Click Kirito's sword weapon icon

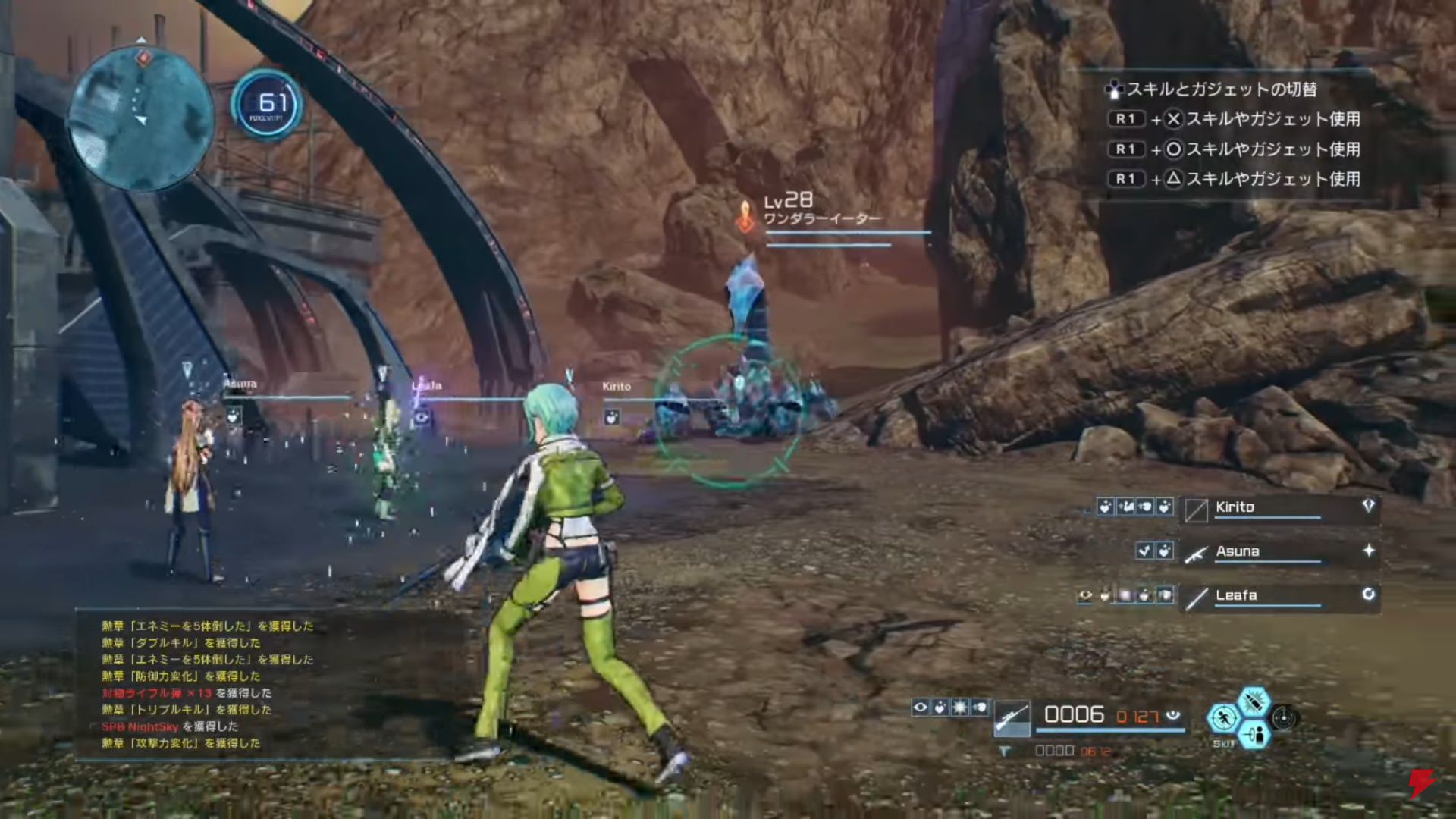click(x=1196, y=510)
